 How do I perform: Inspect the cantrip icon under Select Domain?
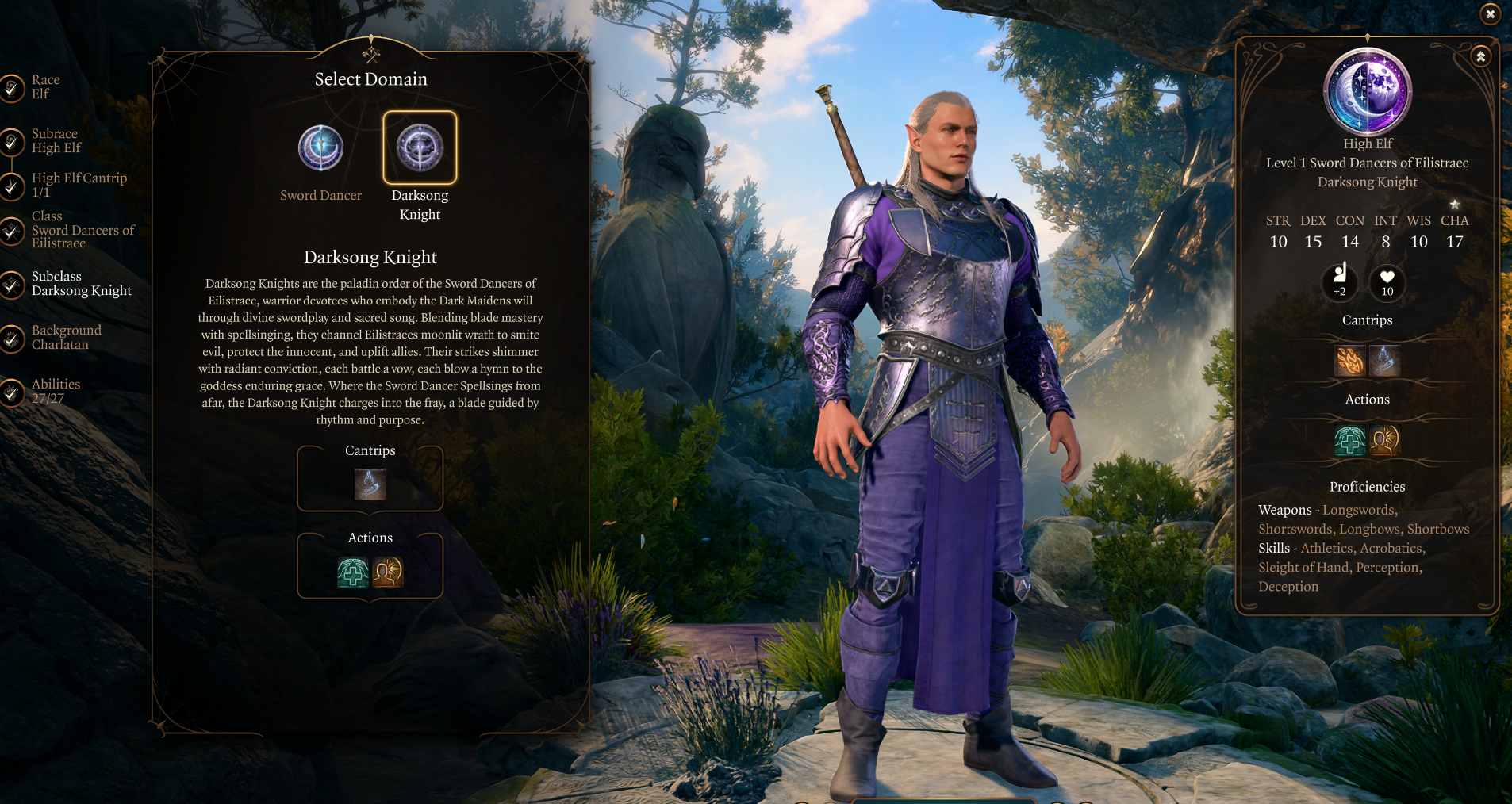click(x=370, y=484)
